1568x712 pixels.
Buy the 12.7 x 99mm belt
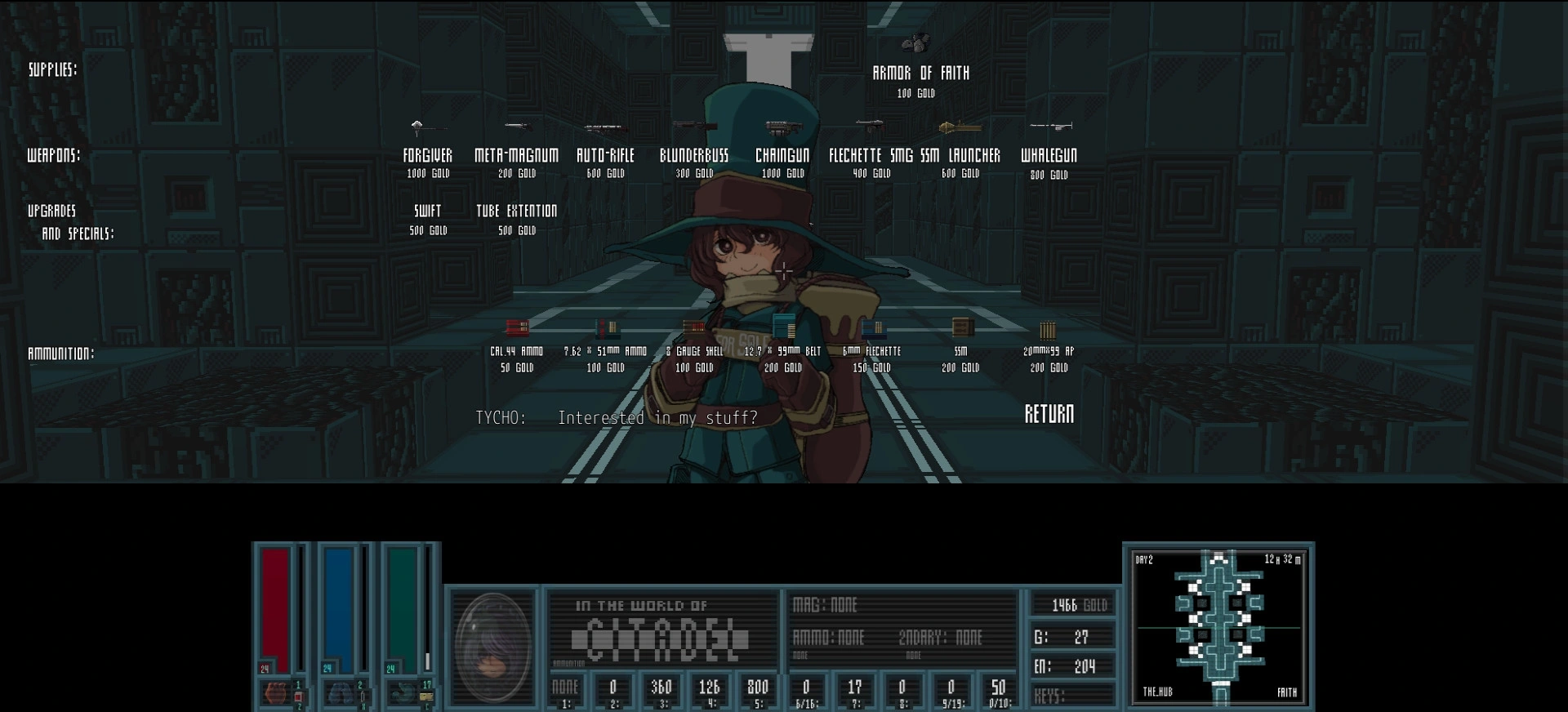782,351
